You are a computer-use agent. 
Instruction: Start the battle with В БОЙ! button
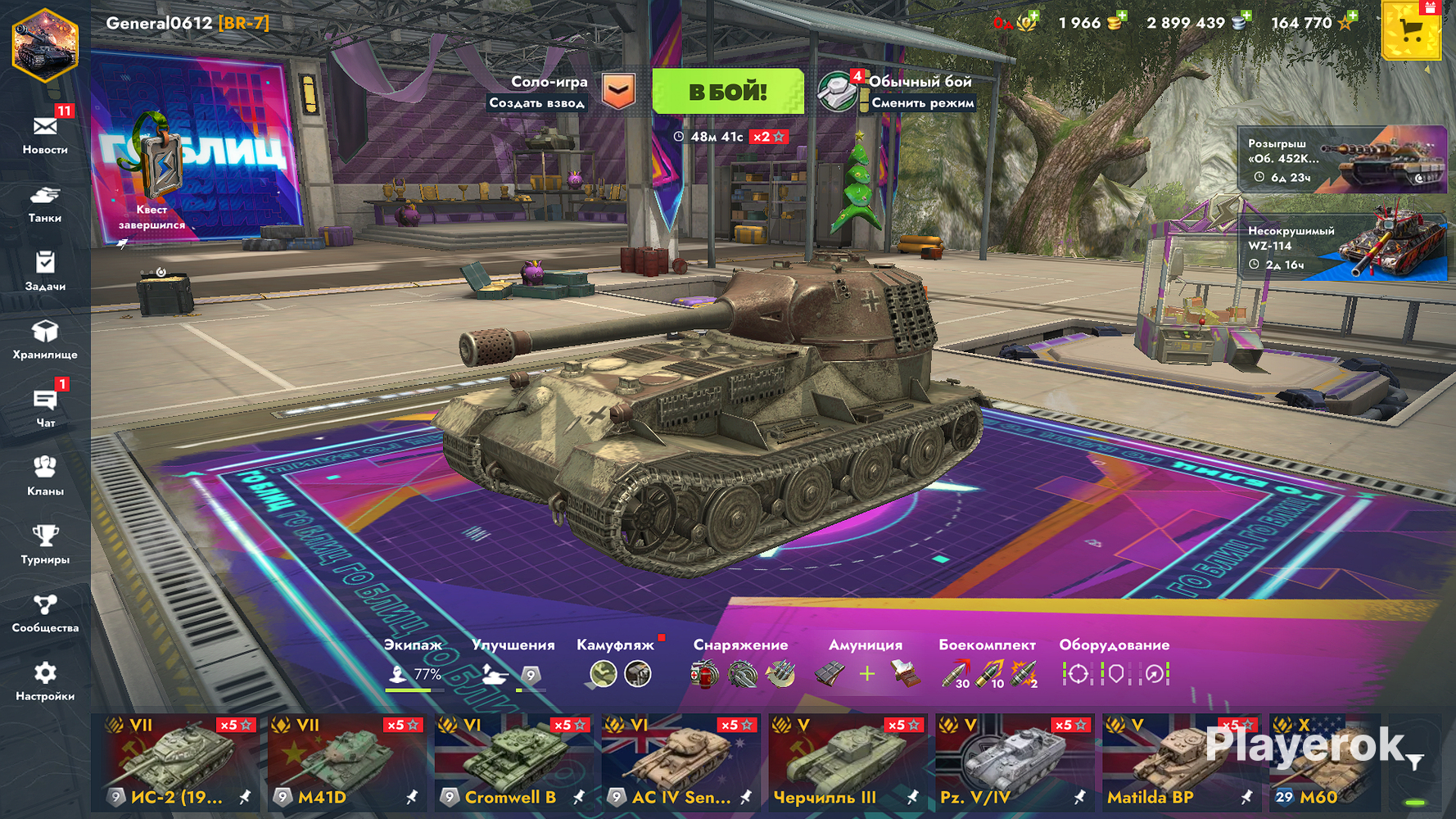pyautogui.click(x=727, y=92)
